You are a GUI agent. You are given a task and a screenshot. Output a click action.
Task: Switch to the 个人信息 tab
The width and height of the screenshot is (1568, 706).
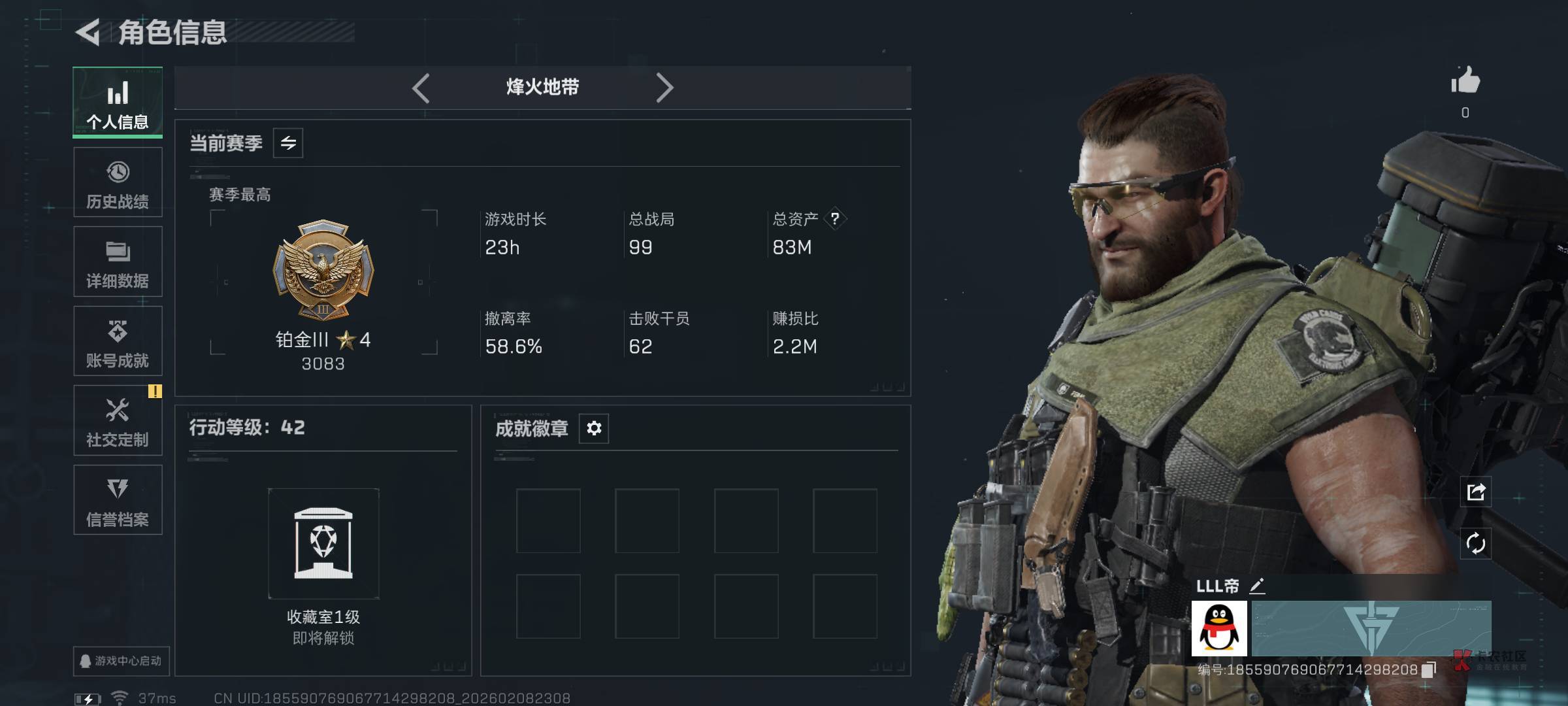click(118, 103)
